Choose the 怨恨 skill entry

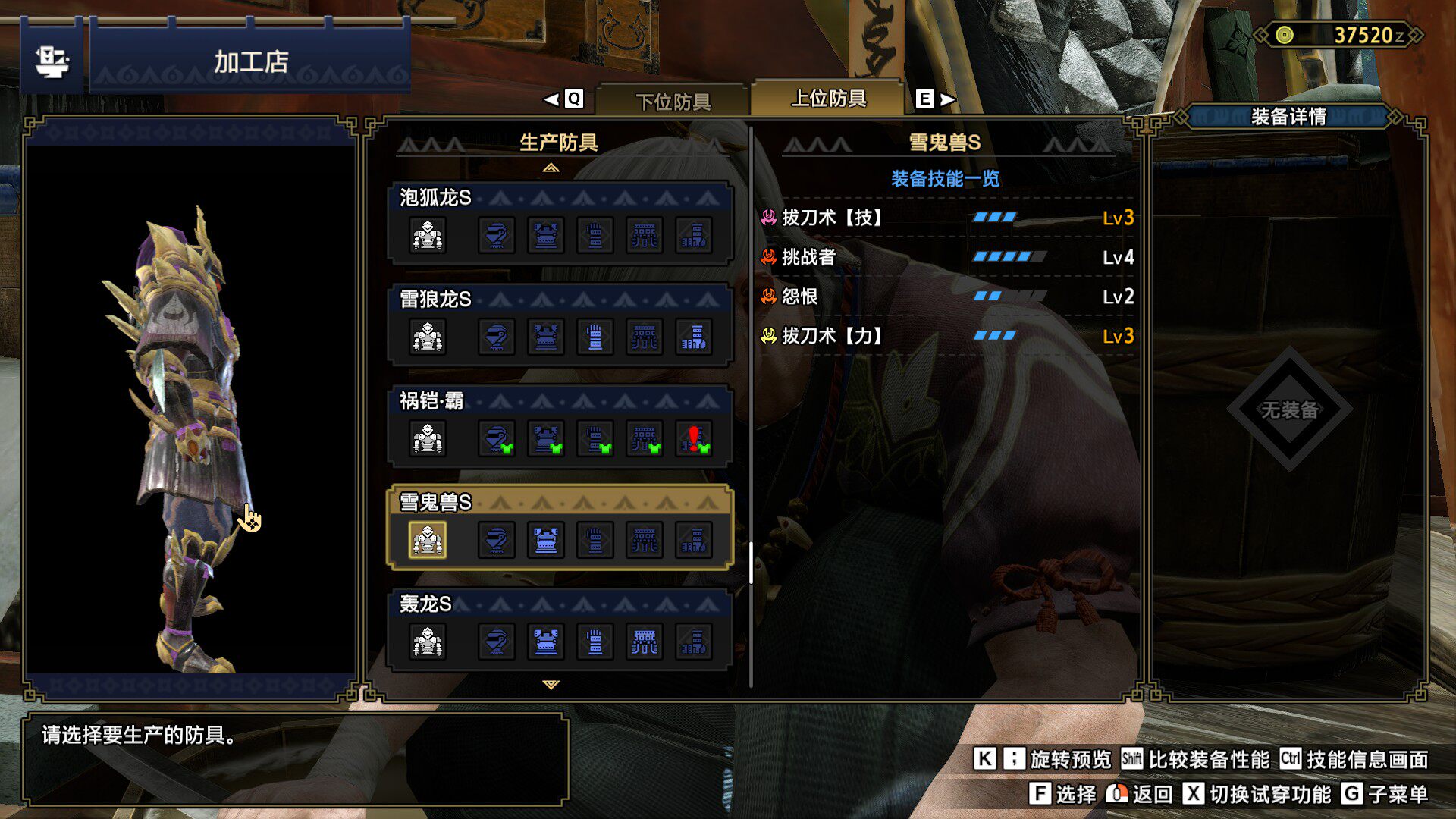click(x=946, y=297)
